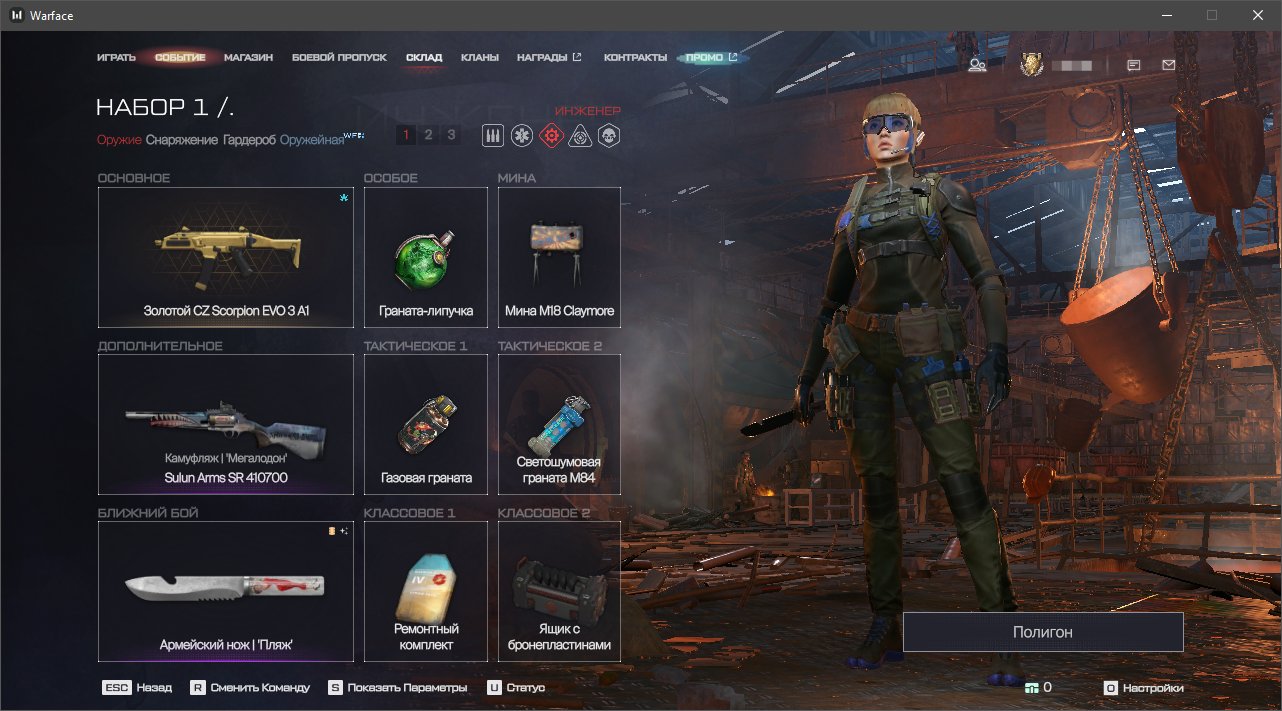Open the Контракты menu

click(x=635, y=58)
